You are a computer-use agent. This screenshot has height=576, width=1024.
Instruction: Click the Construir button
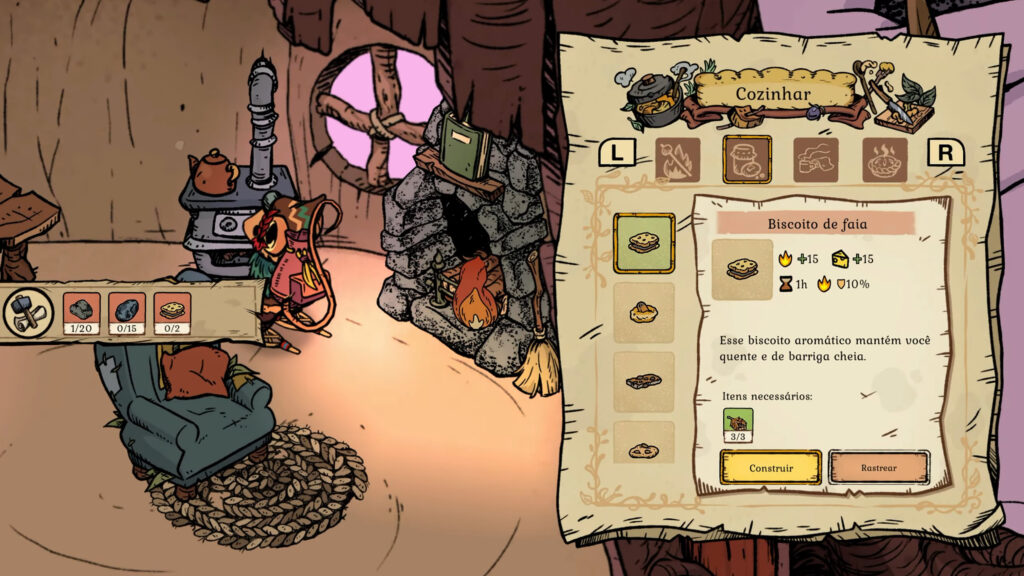coord(770,467)
